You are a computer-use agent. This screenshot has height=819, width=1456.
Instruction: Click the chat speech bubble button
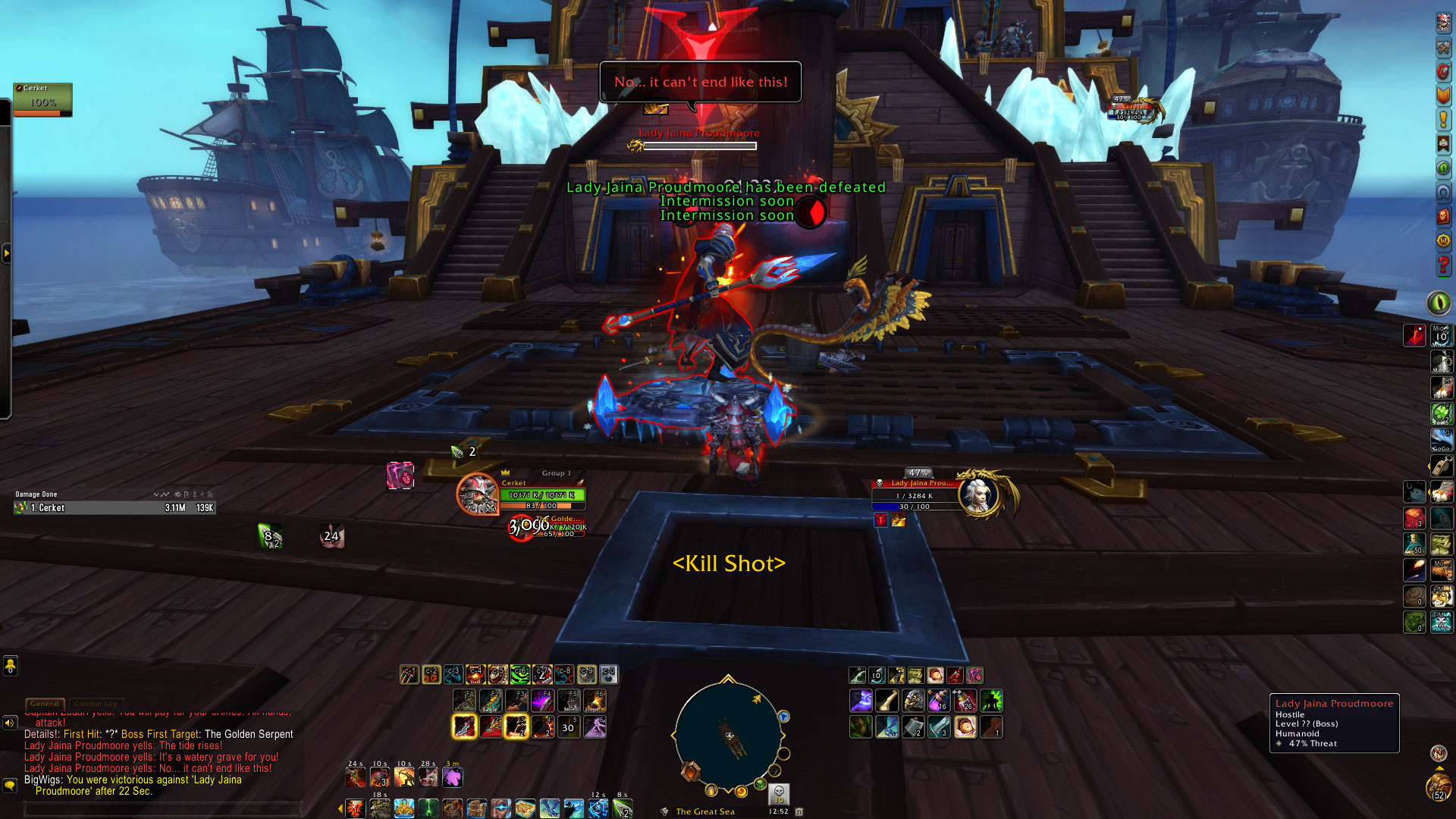[10, 785]
